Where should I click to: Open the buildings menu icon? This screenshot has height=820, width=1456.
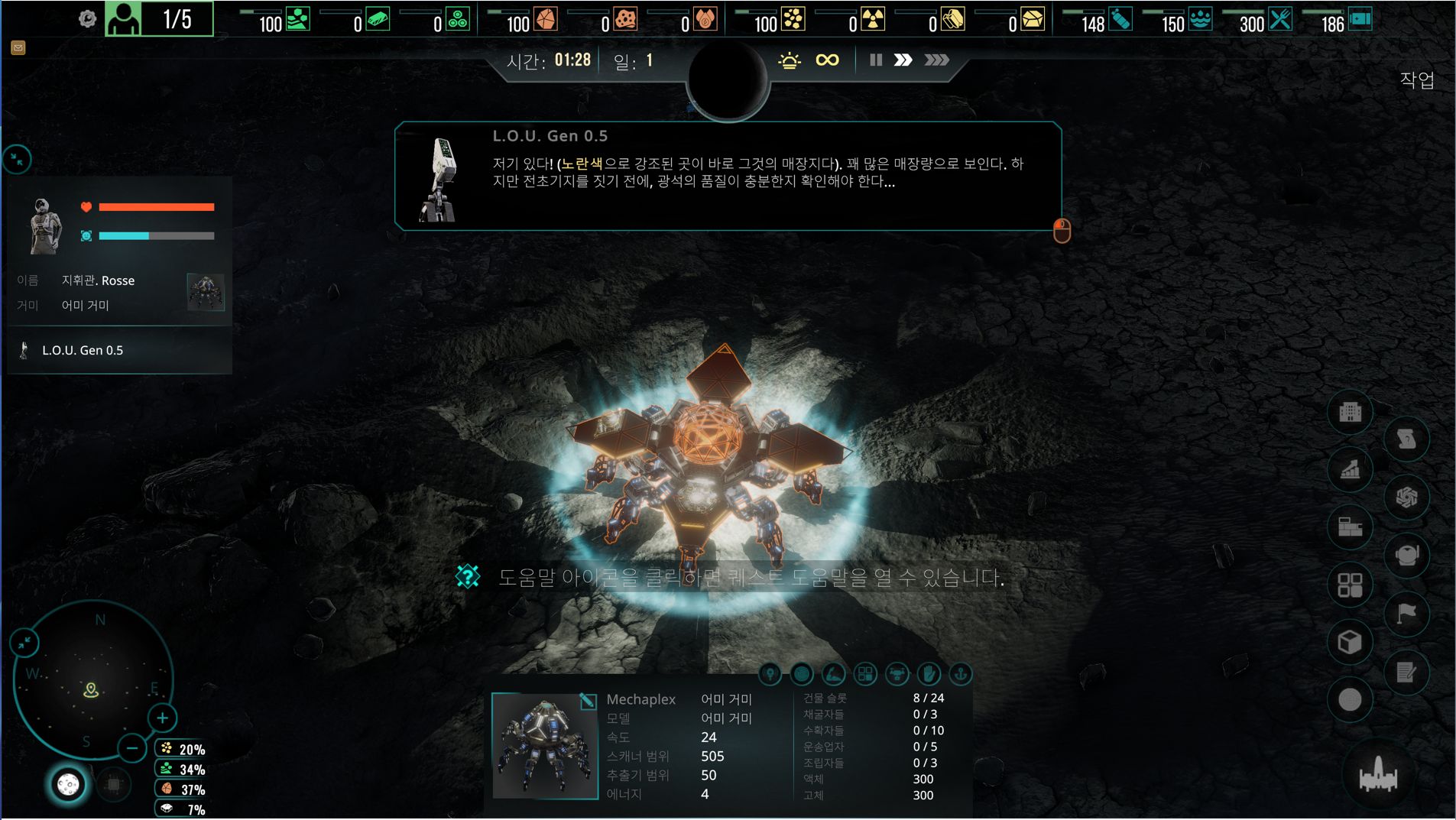1350,413
